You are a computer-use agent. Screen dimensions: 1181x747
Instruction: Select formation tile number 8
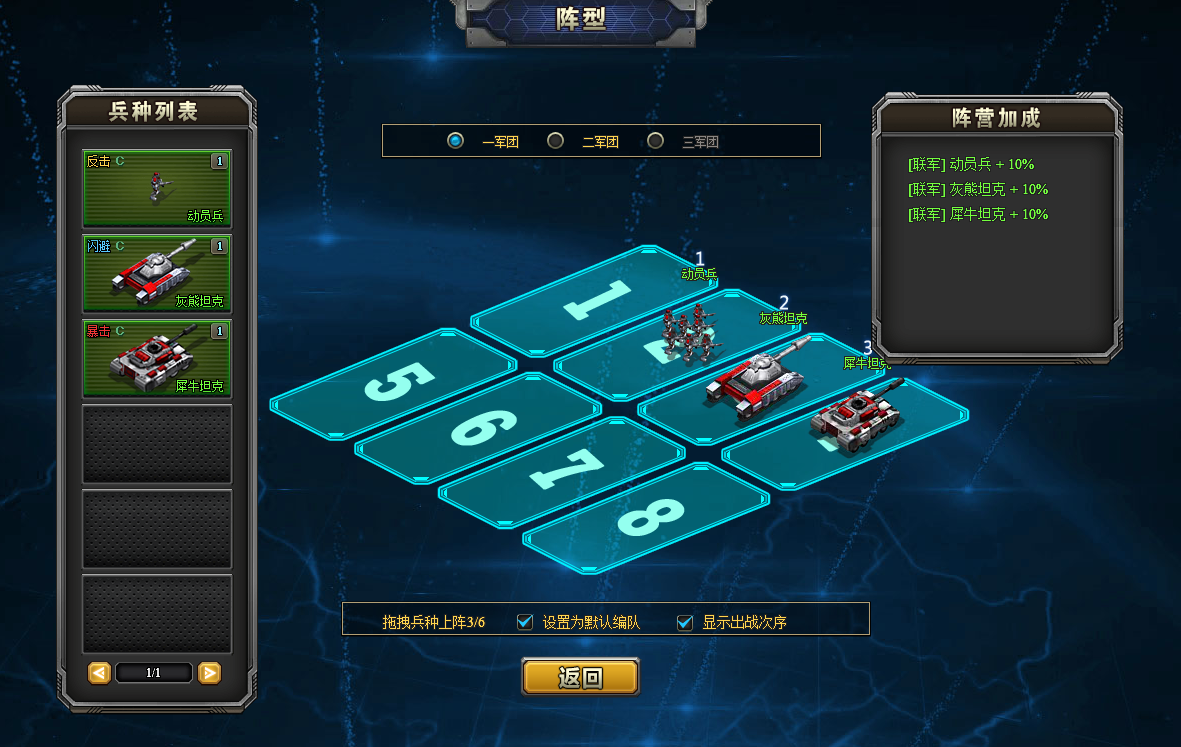click(x=648, y=516)
